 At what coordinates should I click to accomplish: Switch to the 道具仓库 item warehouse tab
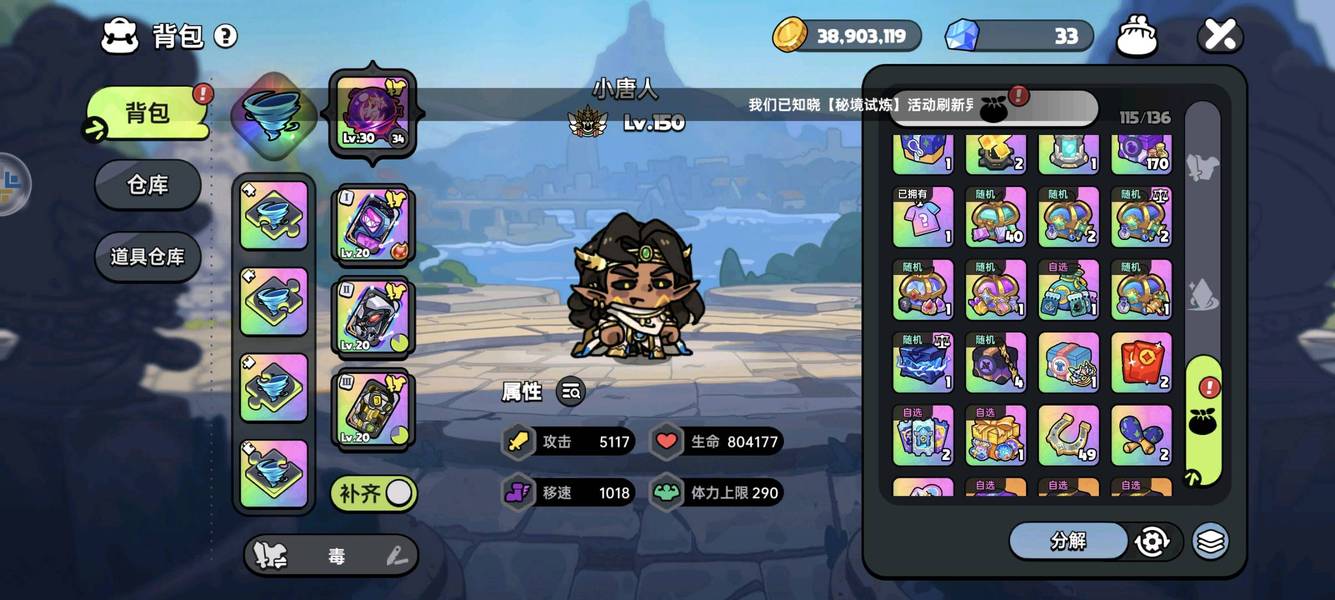pyautogui.click(x=148, y=257)
